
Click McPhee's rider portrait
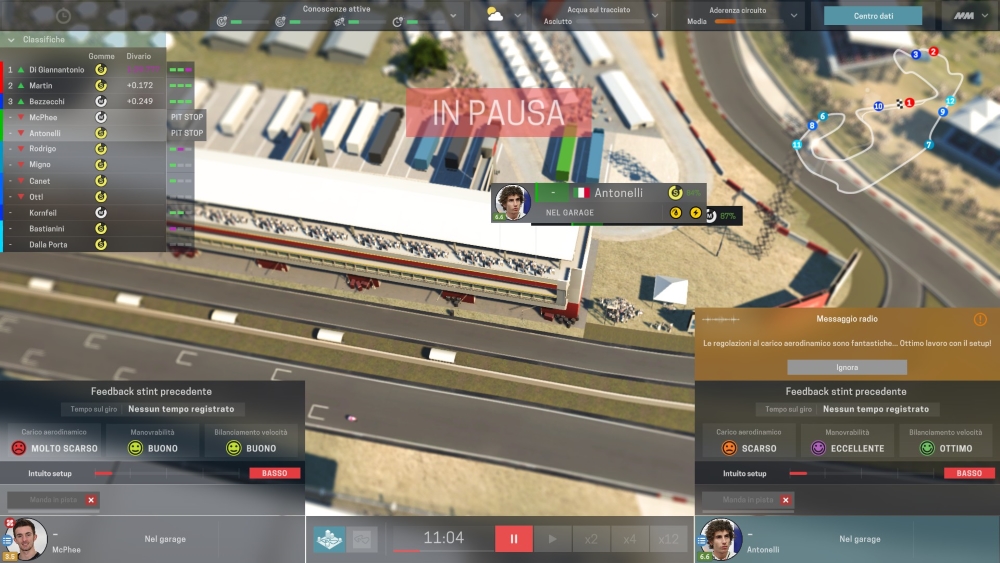click(x=29, y=540)
